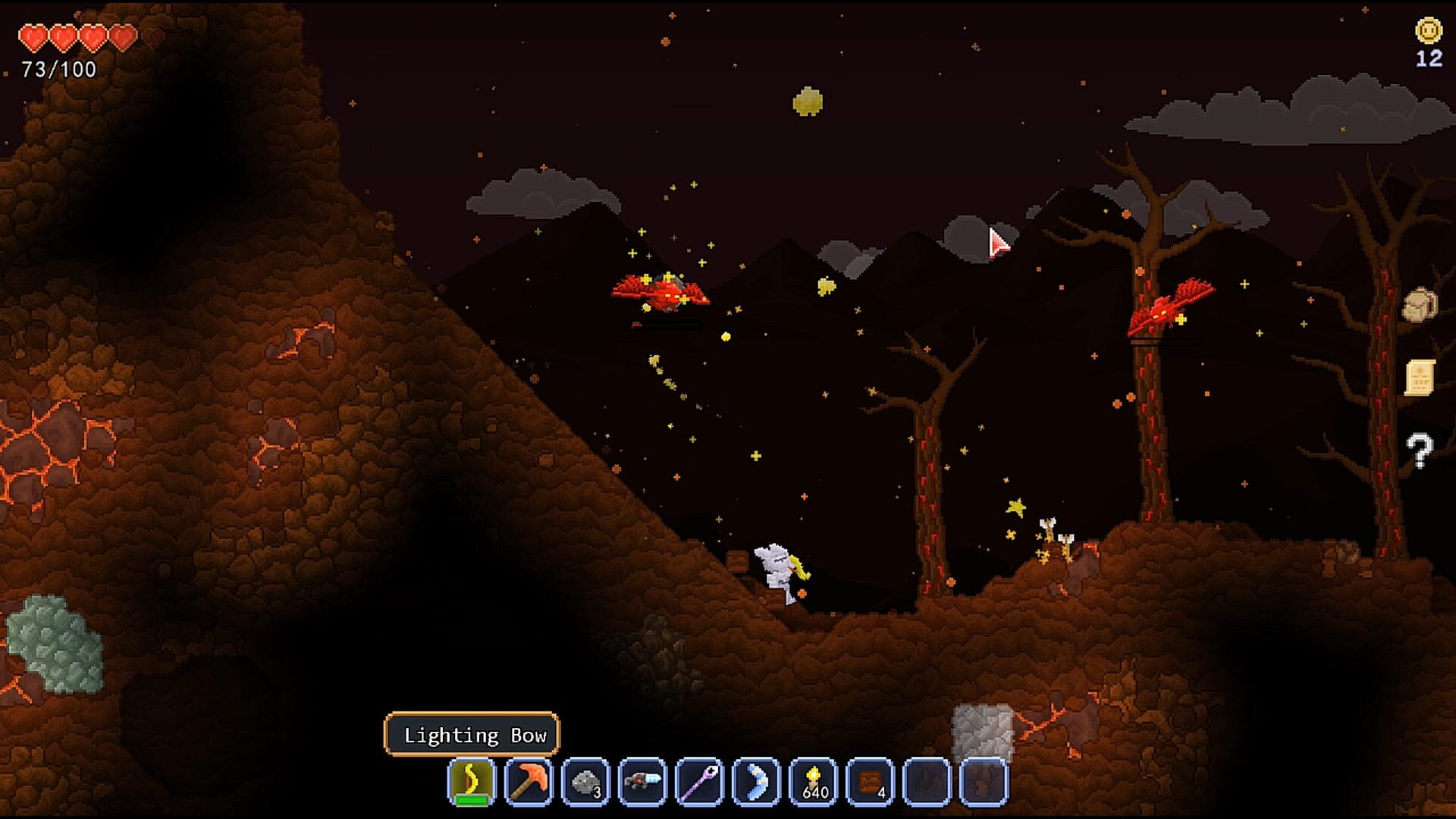Screen dimensions: 1456x819
Task: Click the coin counter showing 12
Action: point(1427,42)
